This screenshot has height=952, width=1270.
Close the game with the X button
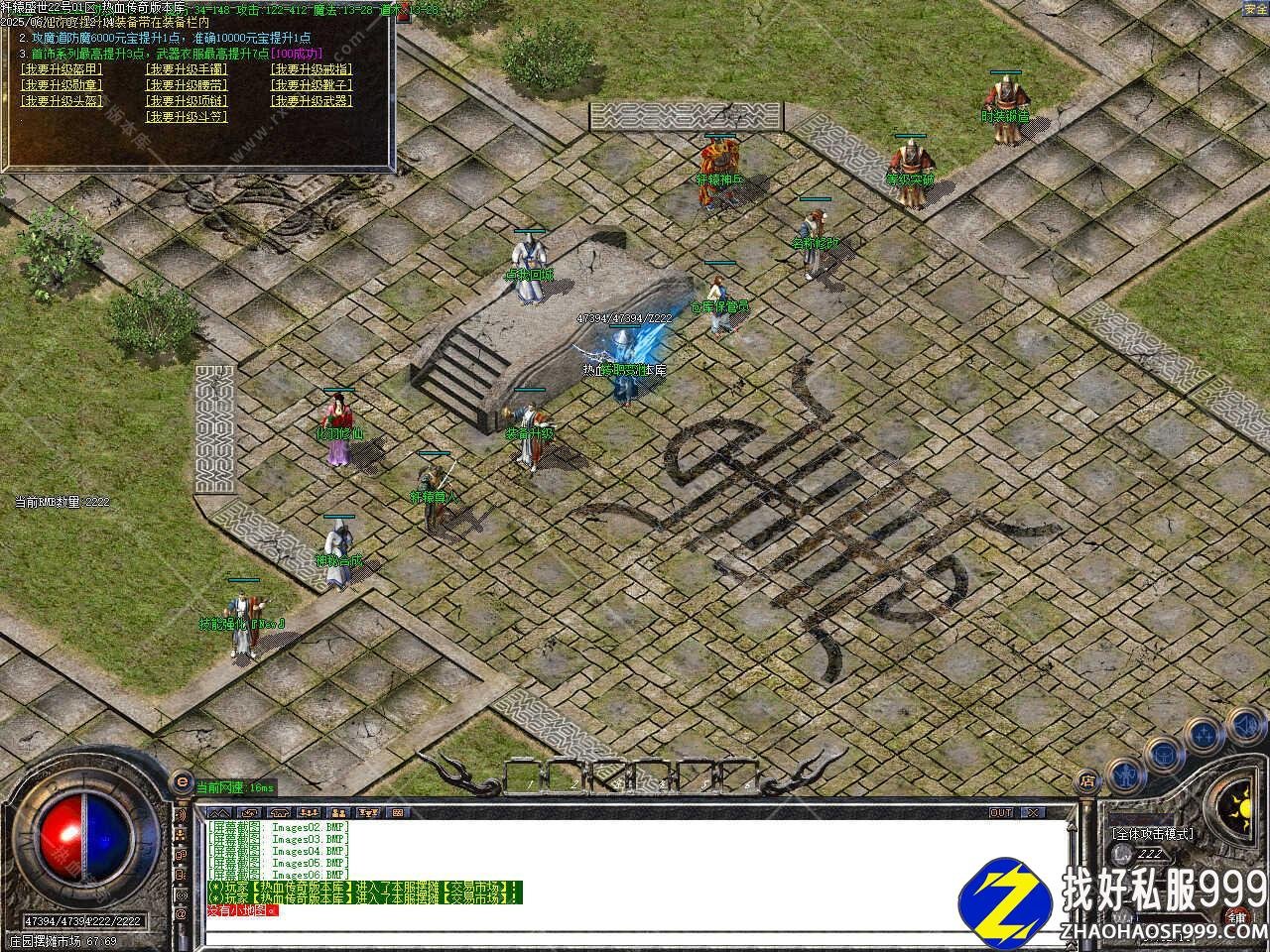click(1034, 813)
